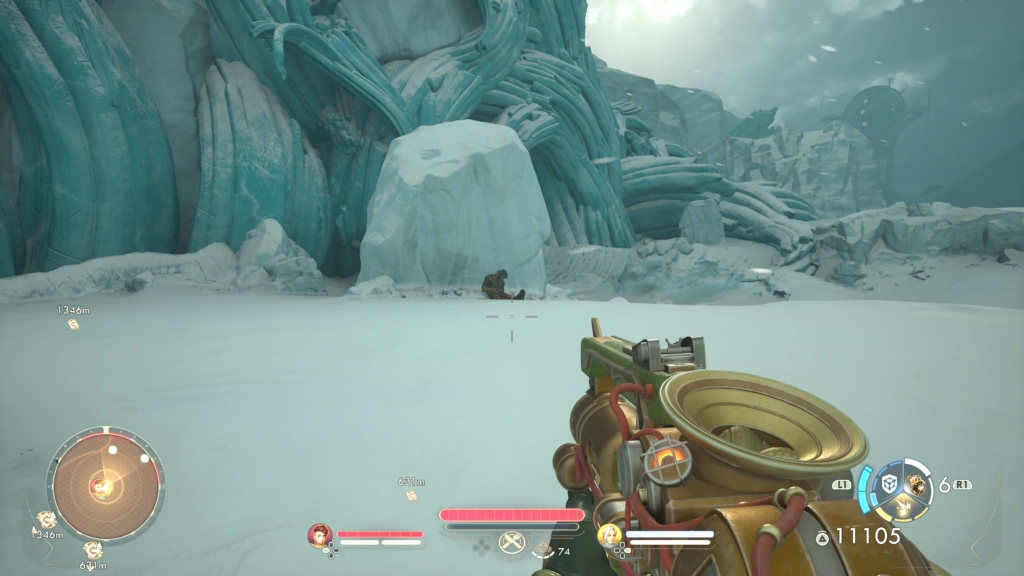This screenshot has width=1024, height=576.
Task: Select the red-haired companion portrait
Action: 320,535
